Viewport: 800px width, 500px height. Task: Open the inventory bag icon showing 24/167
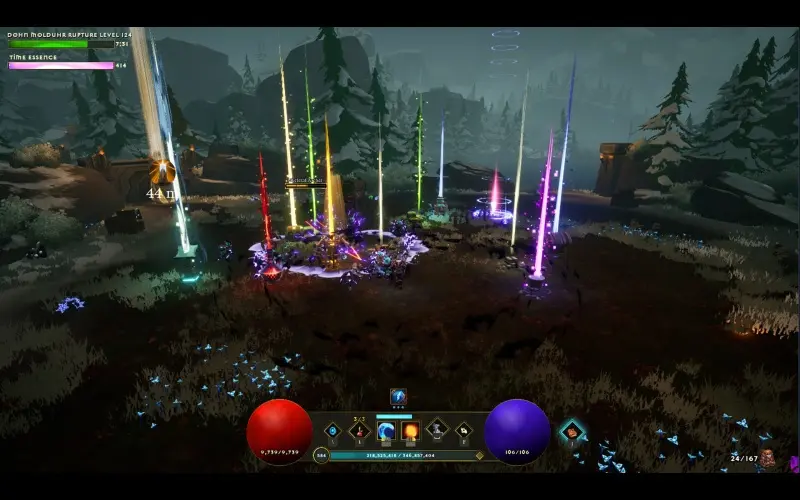(768, 457)
